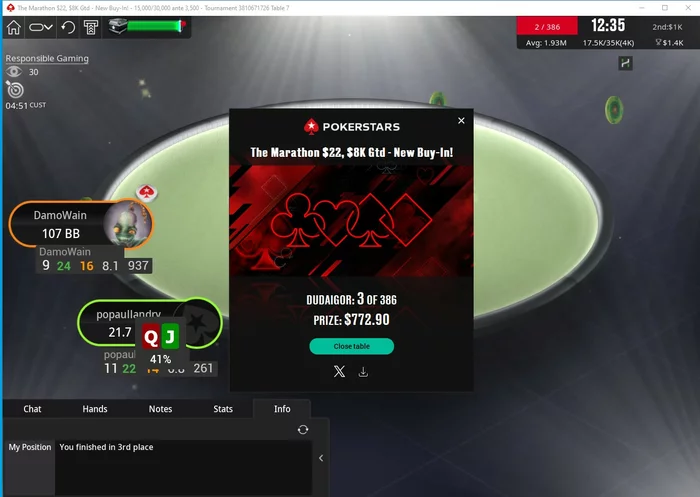Refresh the info panel

click(x=303, y=430)
